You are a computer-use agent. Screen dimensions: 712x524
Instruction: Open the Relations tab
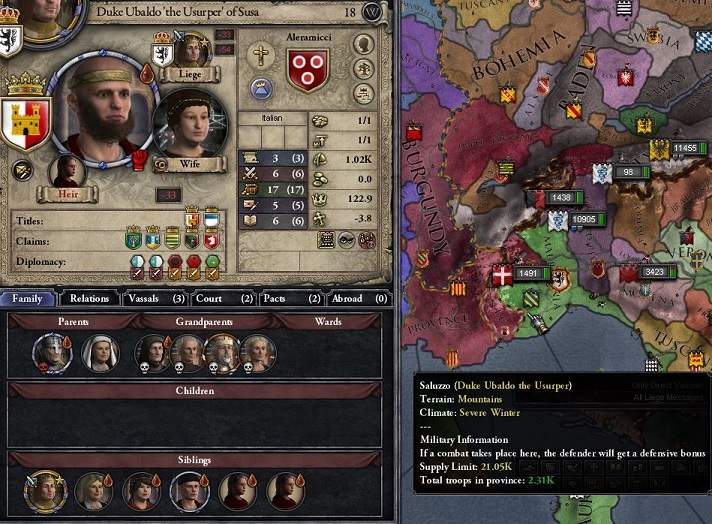pos(90,298)
